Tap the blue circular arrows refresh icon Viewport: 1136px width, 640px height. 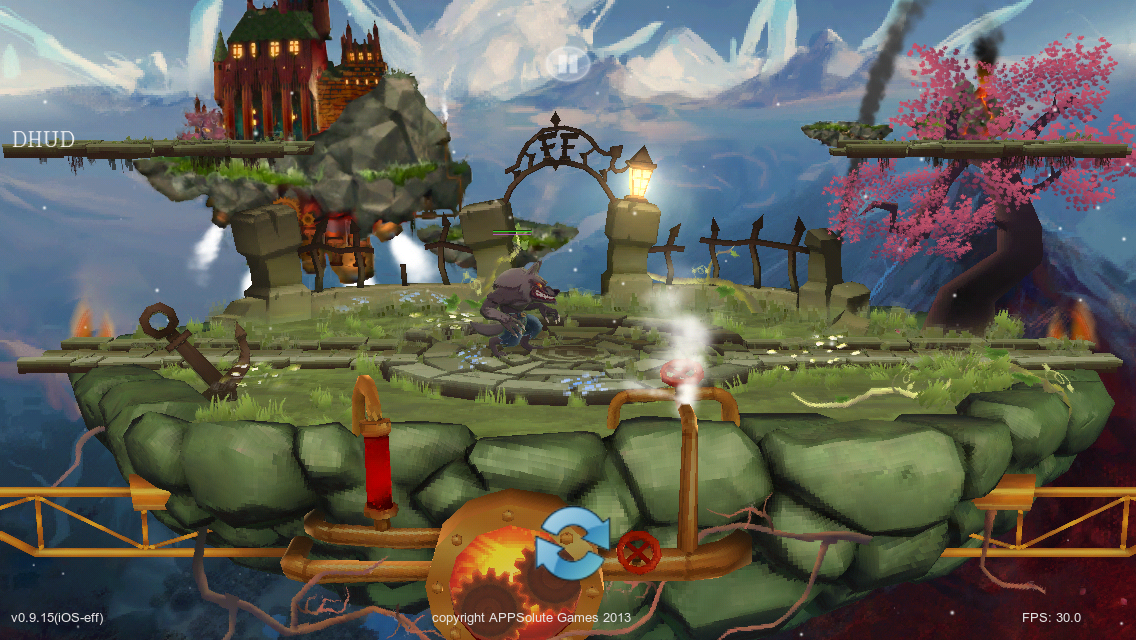tap(572, 543)
